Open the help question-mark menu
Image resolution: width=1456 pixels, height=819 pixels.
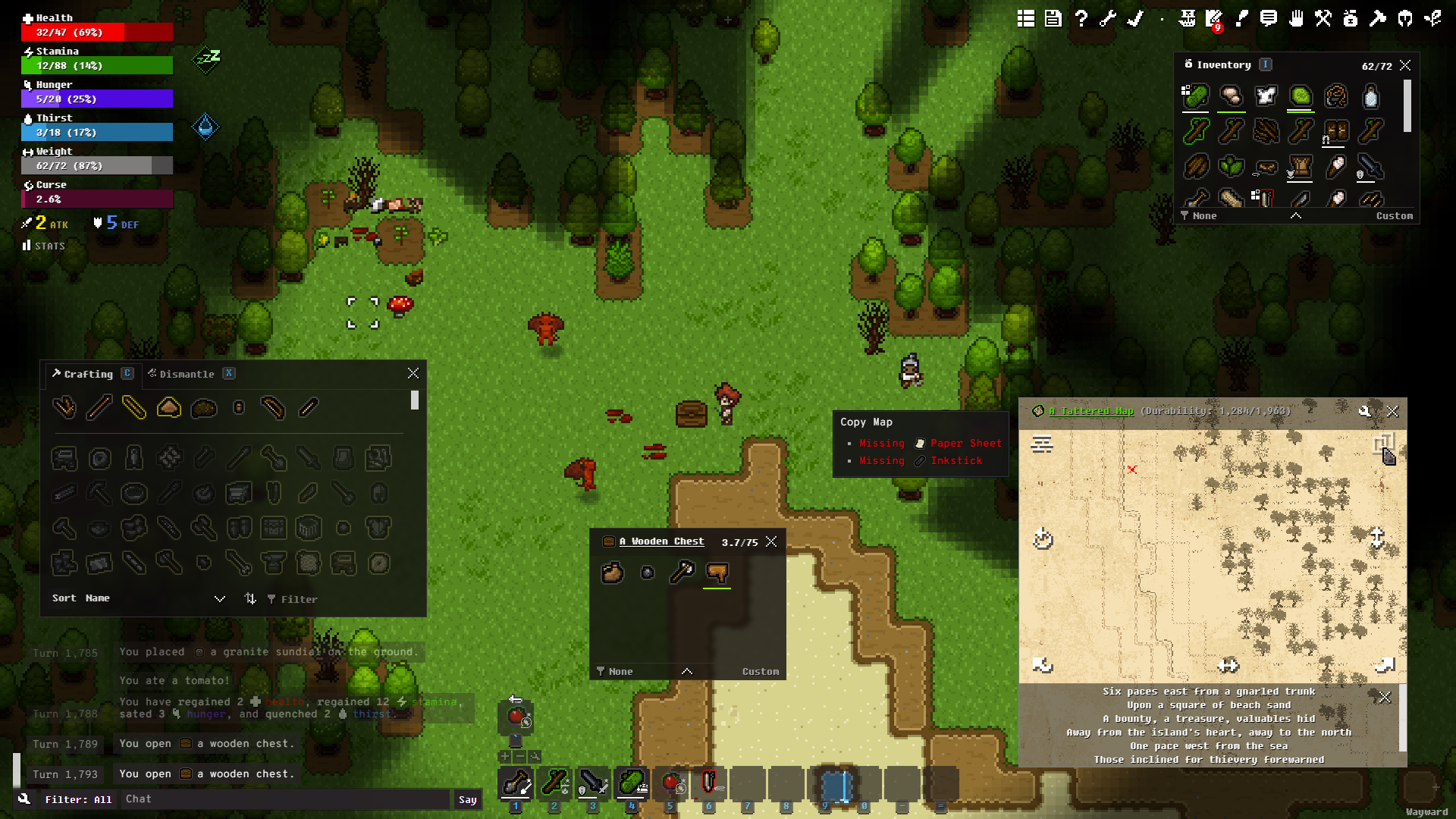[1081, 19]
